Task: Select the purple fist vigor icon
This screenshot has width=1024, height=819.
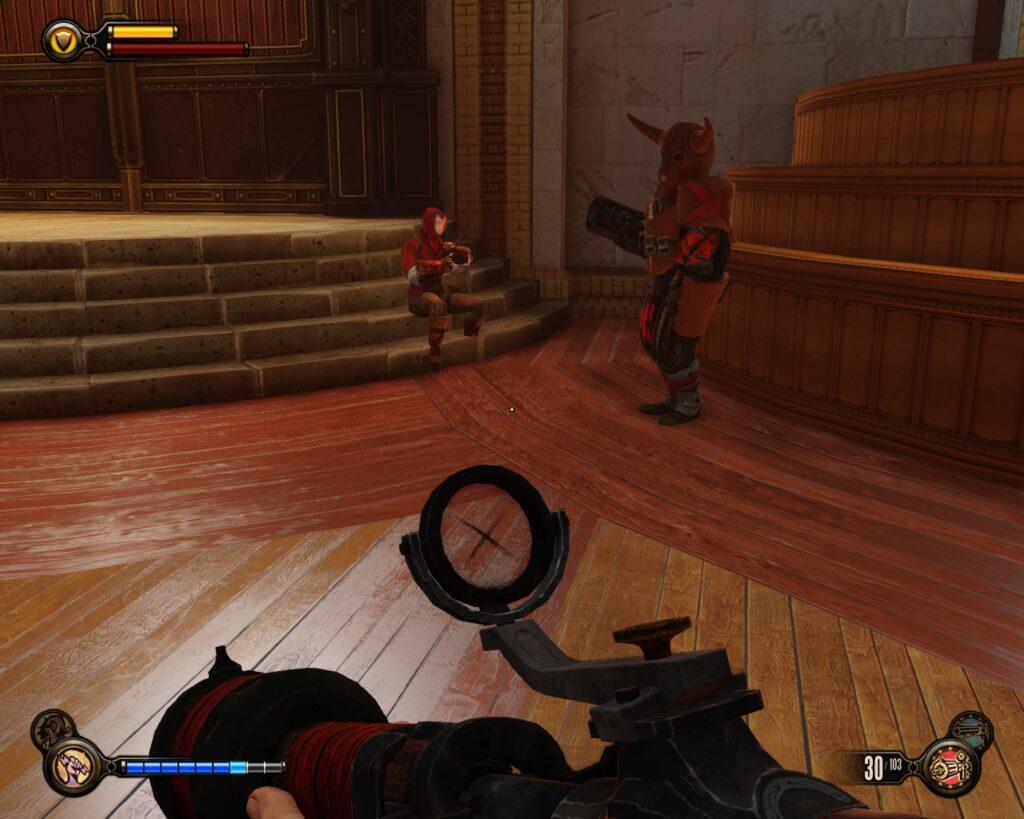Action: coord(72,766)
